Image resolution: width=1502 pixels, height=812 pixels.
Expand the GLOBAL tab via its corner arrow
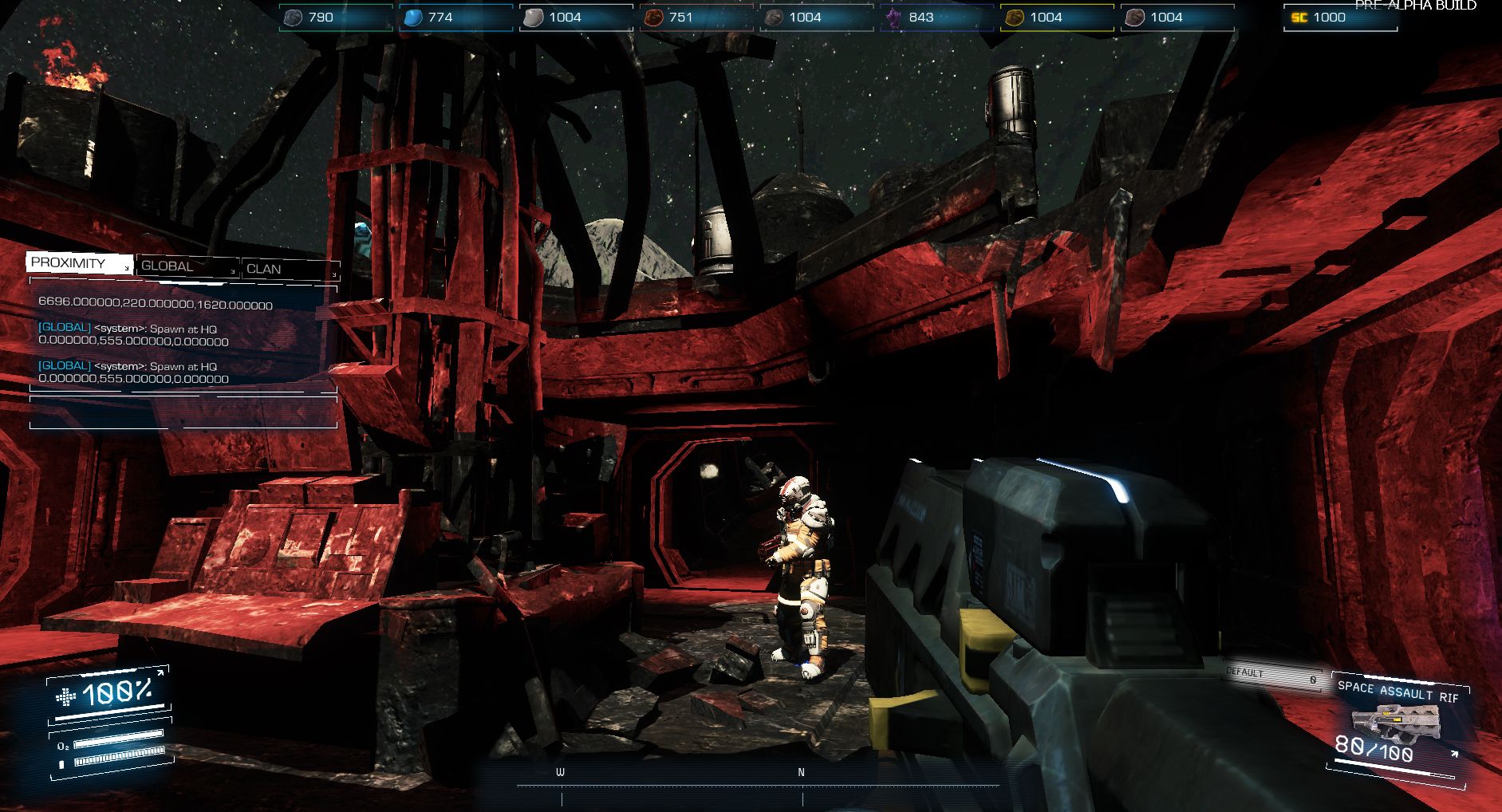tap(234, 272)
